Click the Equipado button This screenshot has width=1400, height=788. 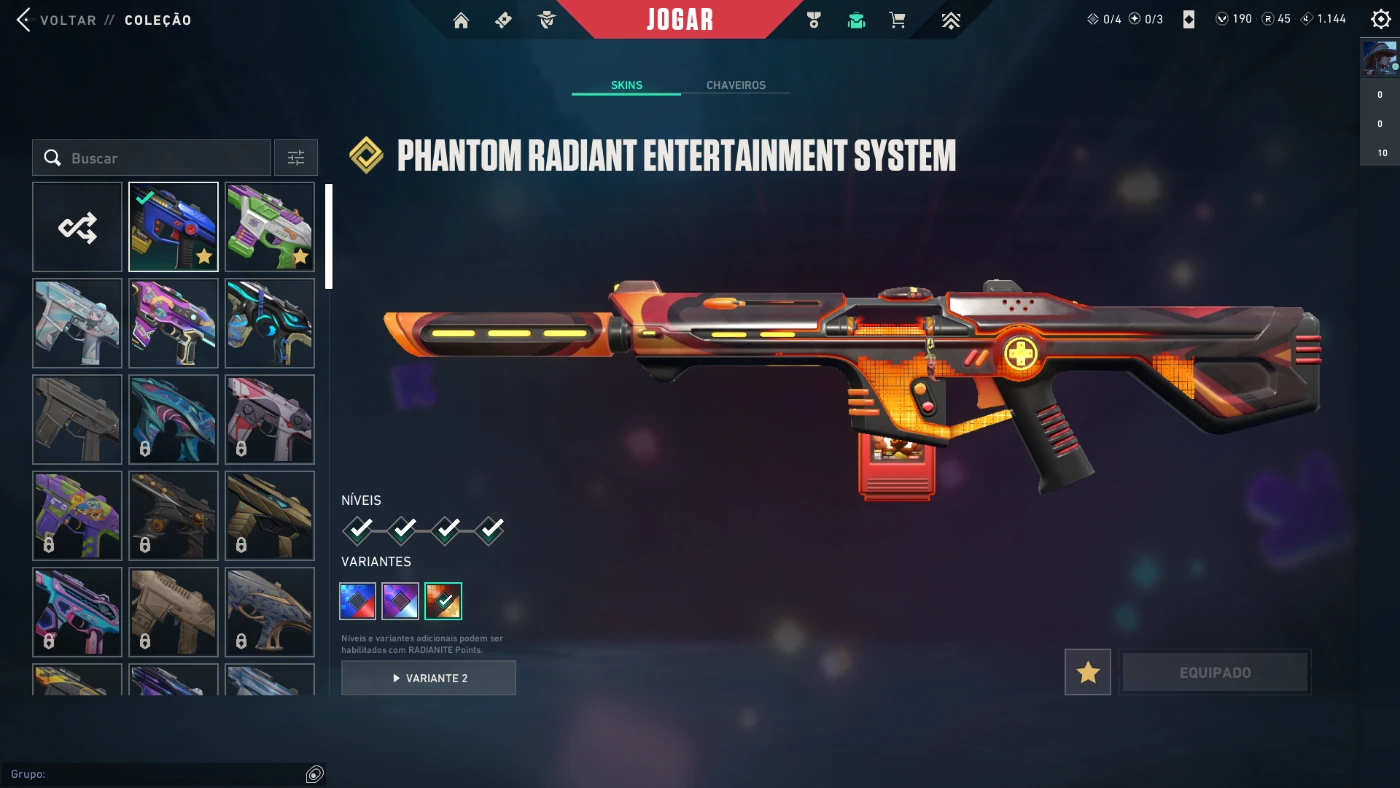coord(1215,673)
